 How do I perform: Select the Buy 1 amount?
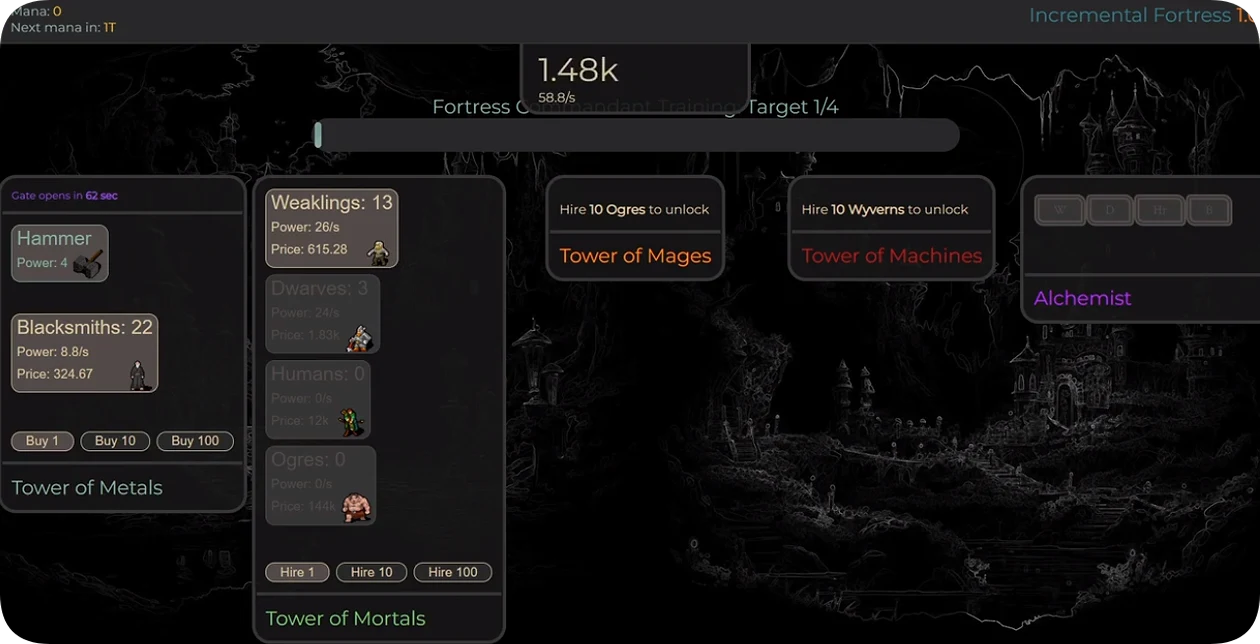(x=42, y=441)
